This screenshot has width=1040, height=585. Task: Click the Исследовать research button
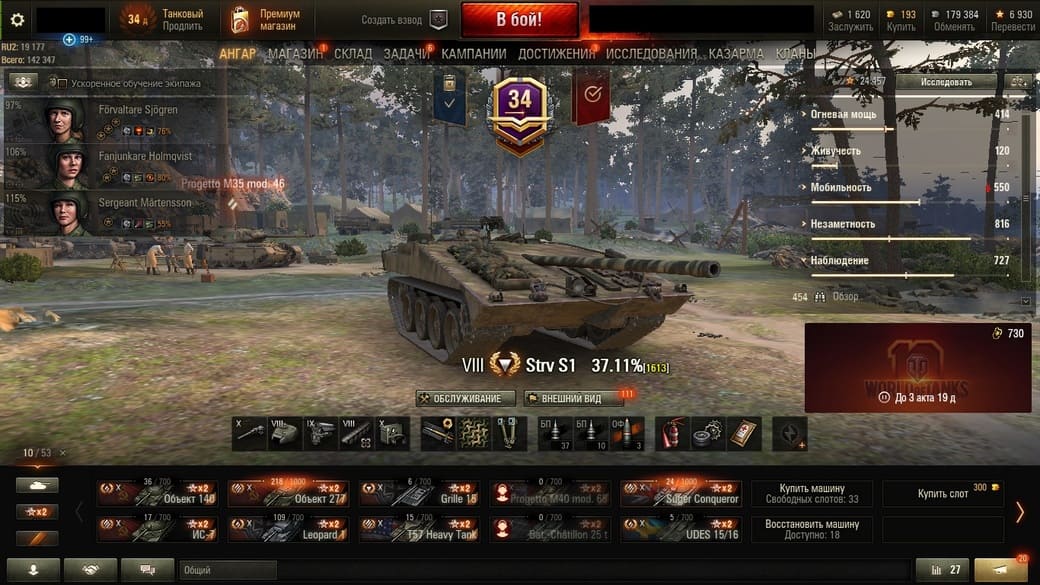coord(945,81)
